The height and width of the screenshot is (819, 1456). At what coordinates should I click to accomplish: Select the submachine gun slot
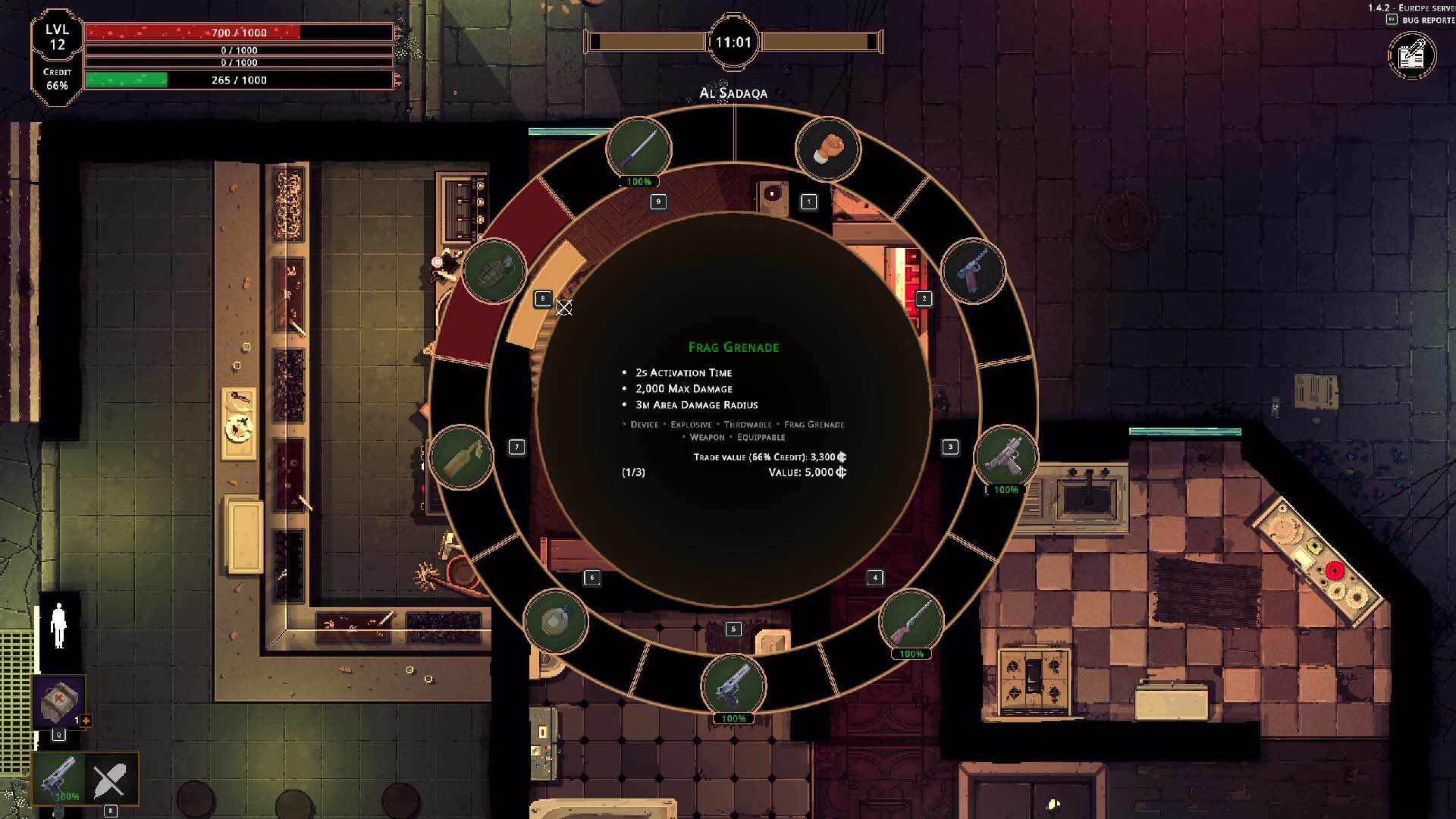[x=1006, y=457]
